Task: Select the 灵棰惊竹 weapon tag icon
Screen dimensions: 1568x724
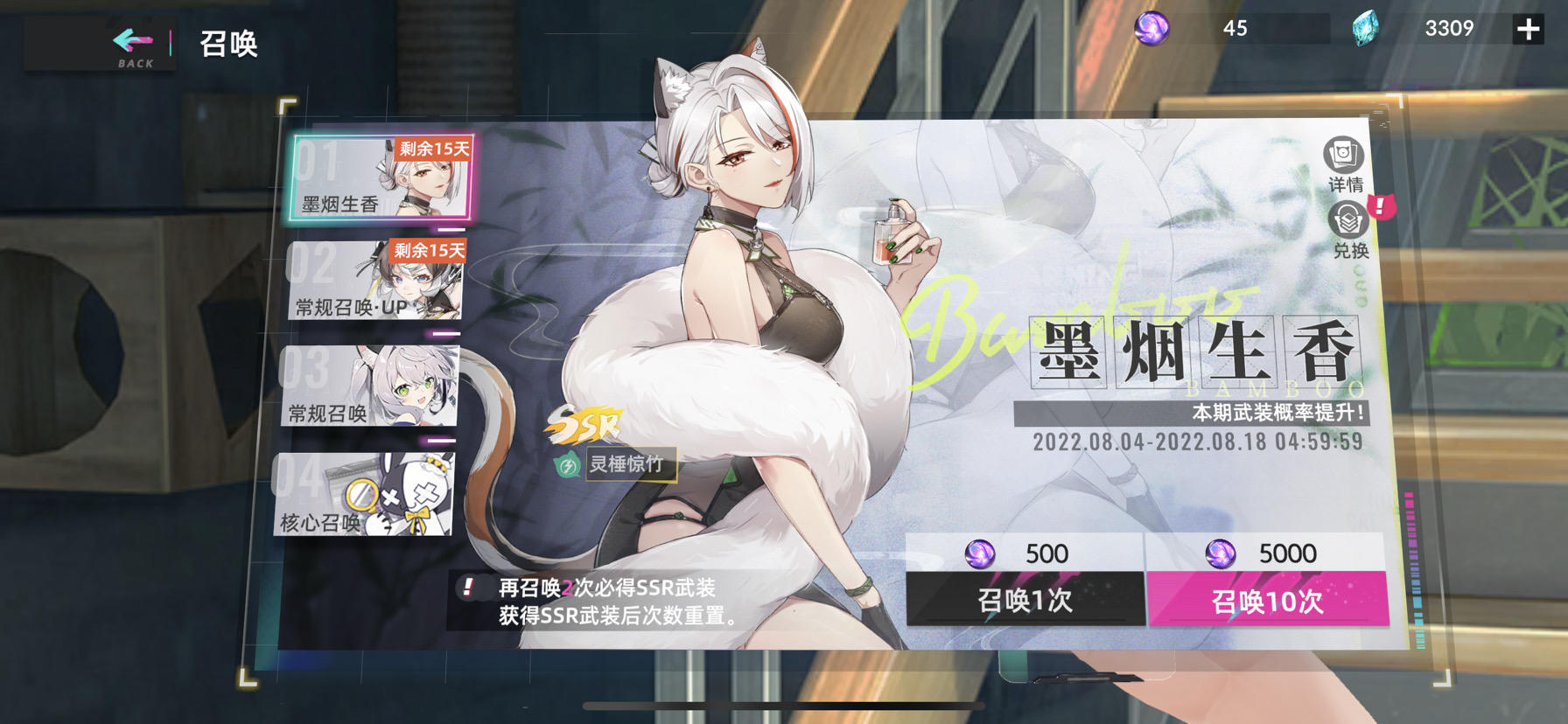Action: [x=567, y=466]
